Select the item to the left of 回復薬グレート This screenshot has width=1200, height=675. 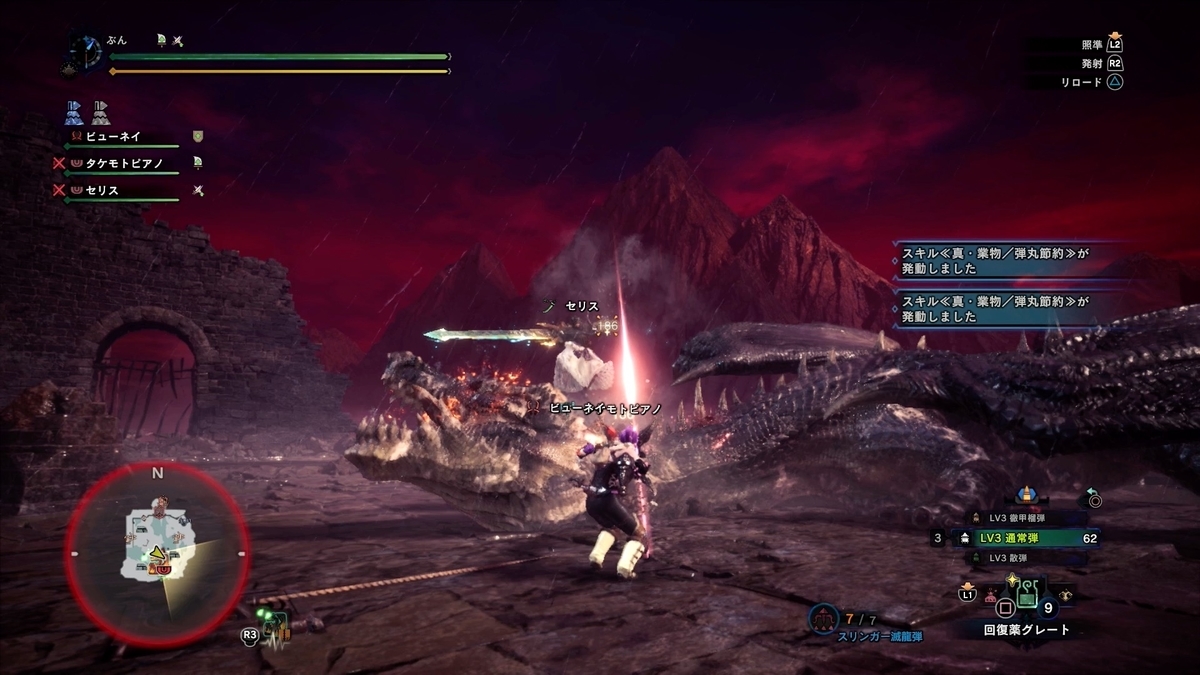click(992, 597)
